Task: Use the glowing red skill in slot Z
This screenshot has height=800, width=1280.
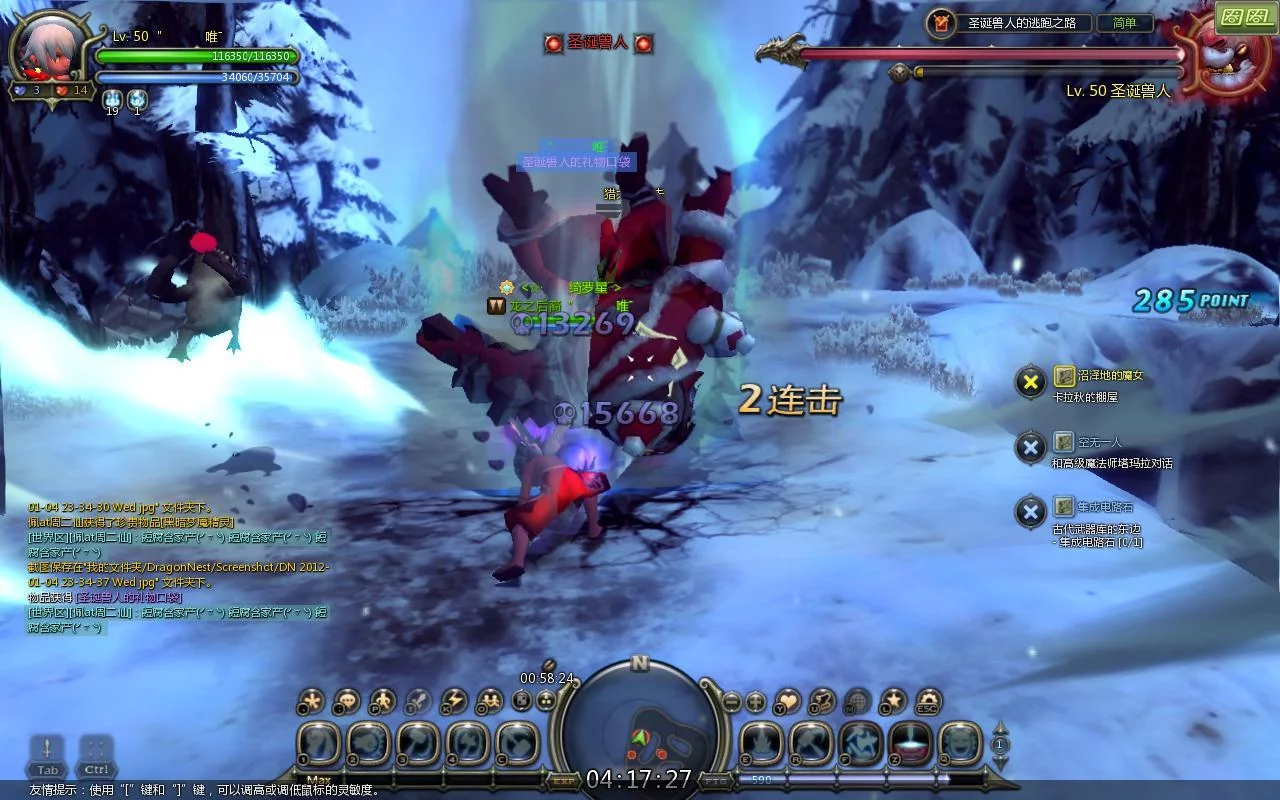Action: 910,744
